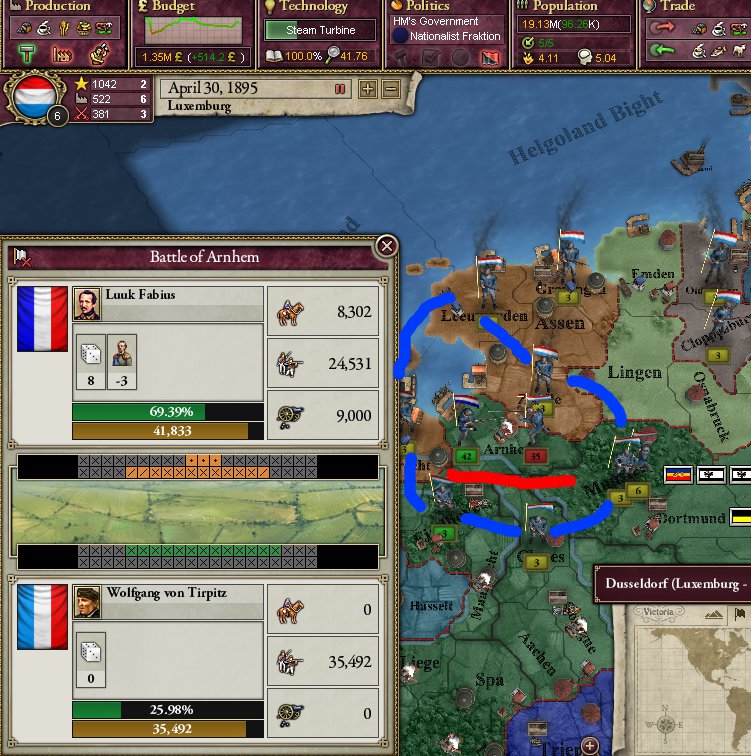Close the Battle of Arnhem window
Image resolution: width=751 pixels, height=756 pixels.
386,247
